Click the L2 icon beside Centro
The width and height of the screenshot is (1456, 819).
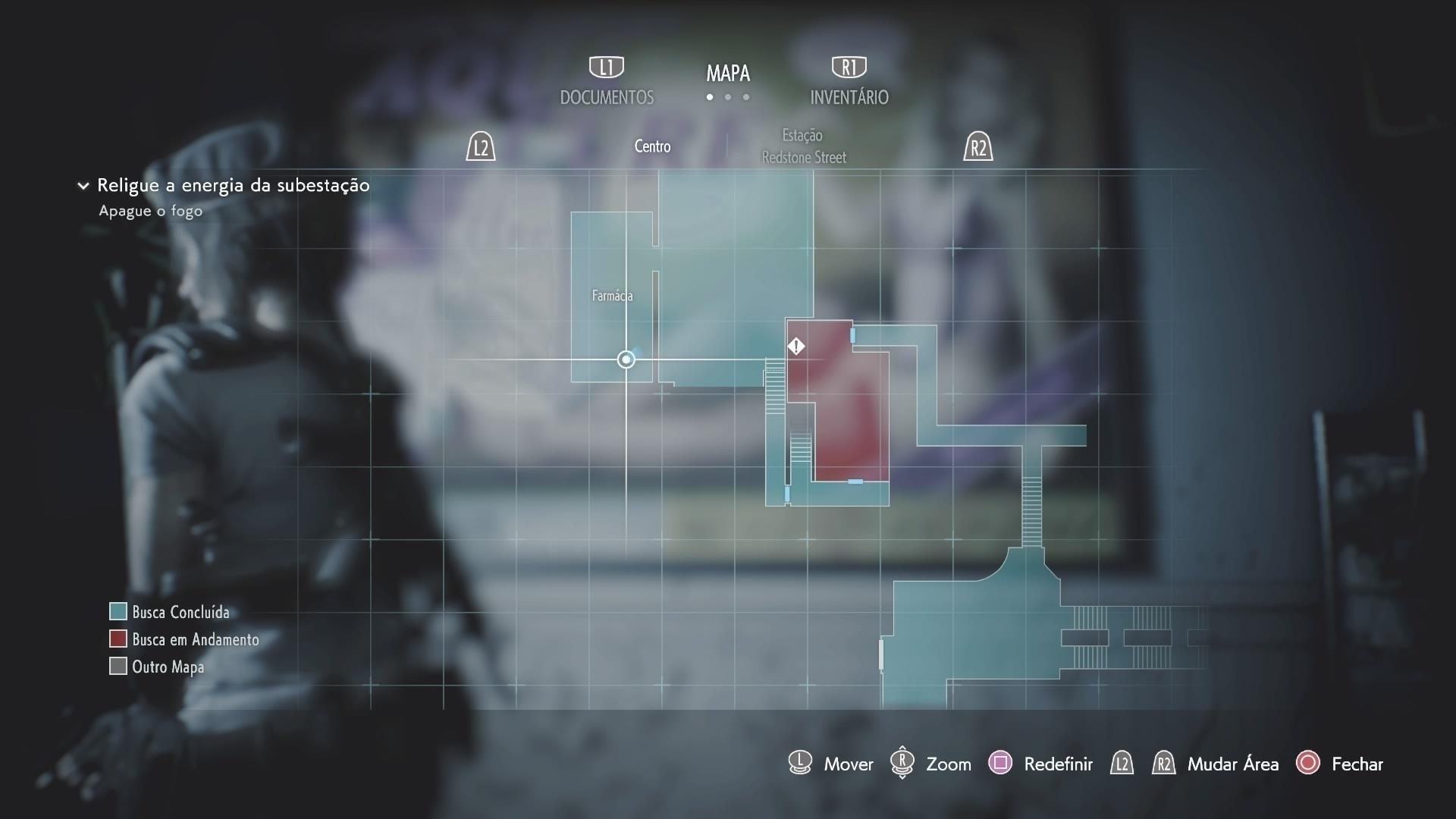(481, 146)
